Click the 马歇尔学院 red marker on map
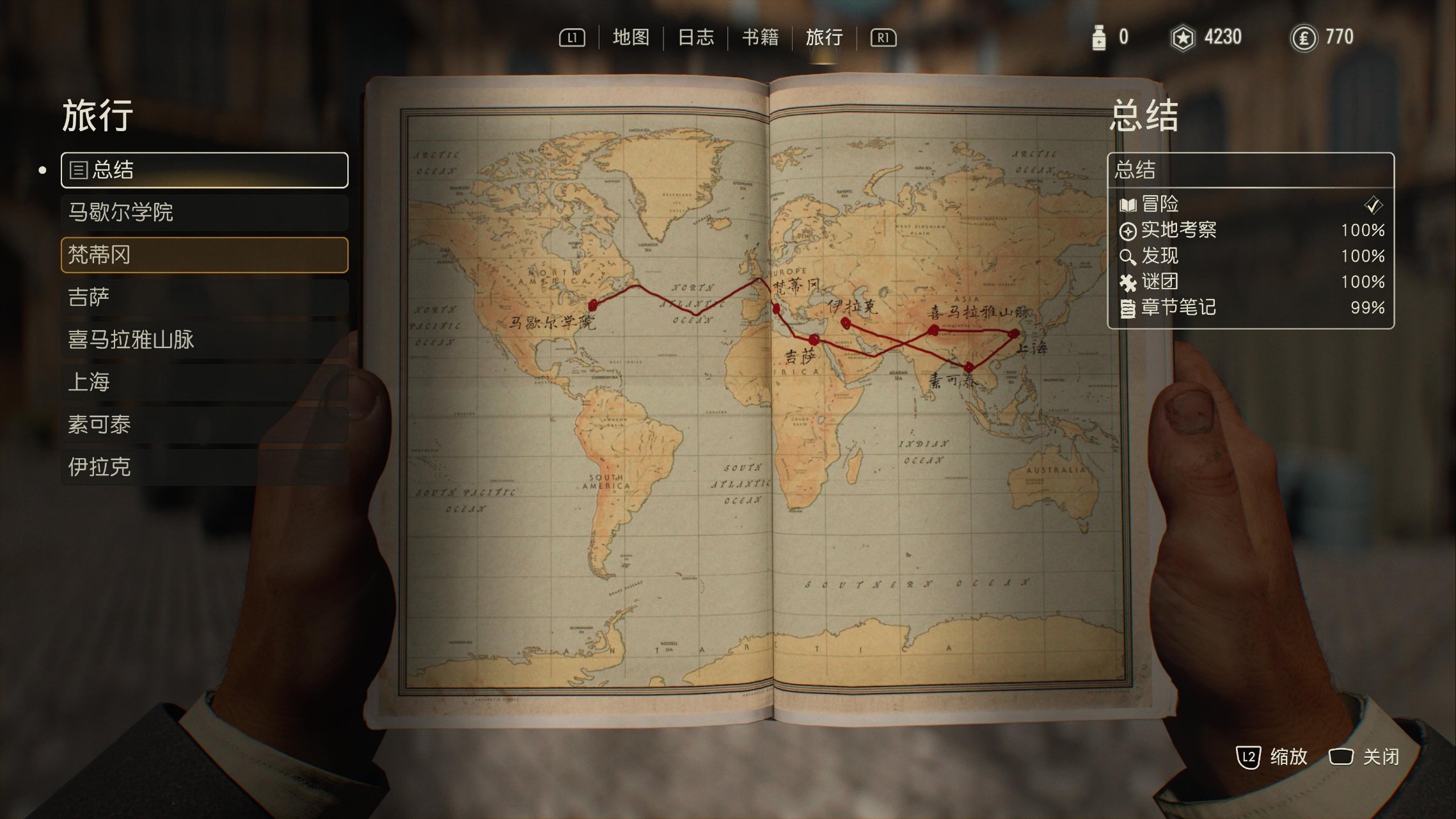The image size is (1456, 819). pyautogui.click(x=593, y=305)
